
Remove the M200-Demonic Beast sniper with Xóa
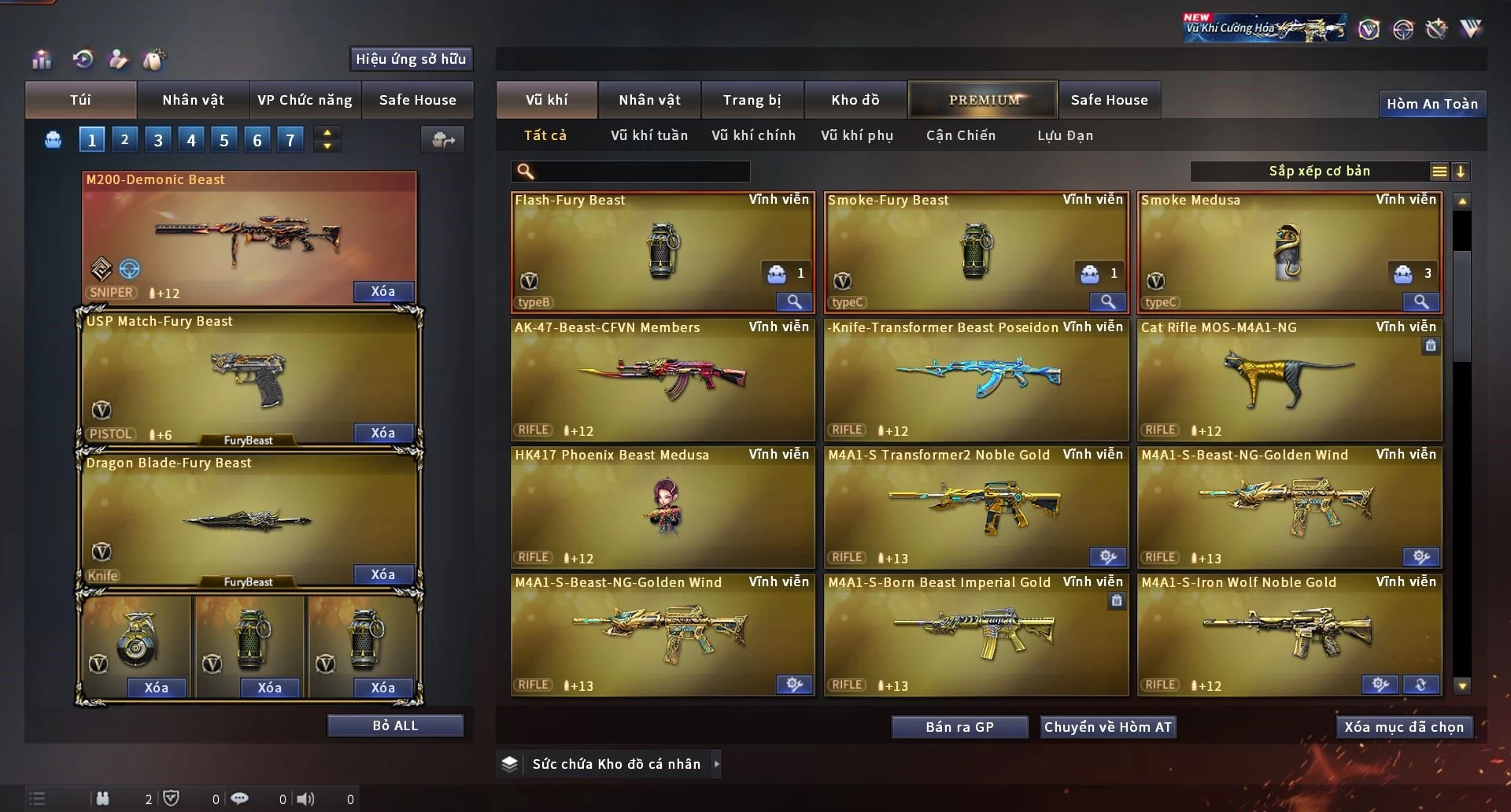pyautogui.click(x=383, y=291)
